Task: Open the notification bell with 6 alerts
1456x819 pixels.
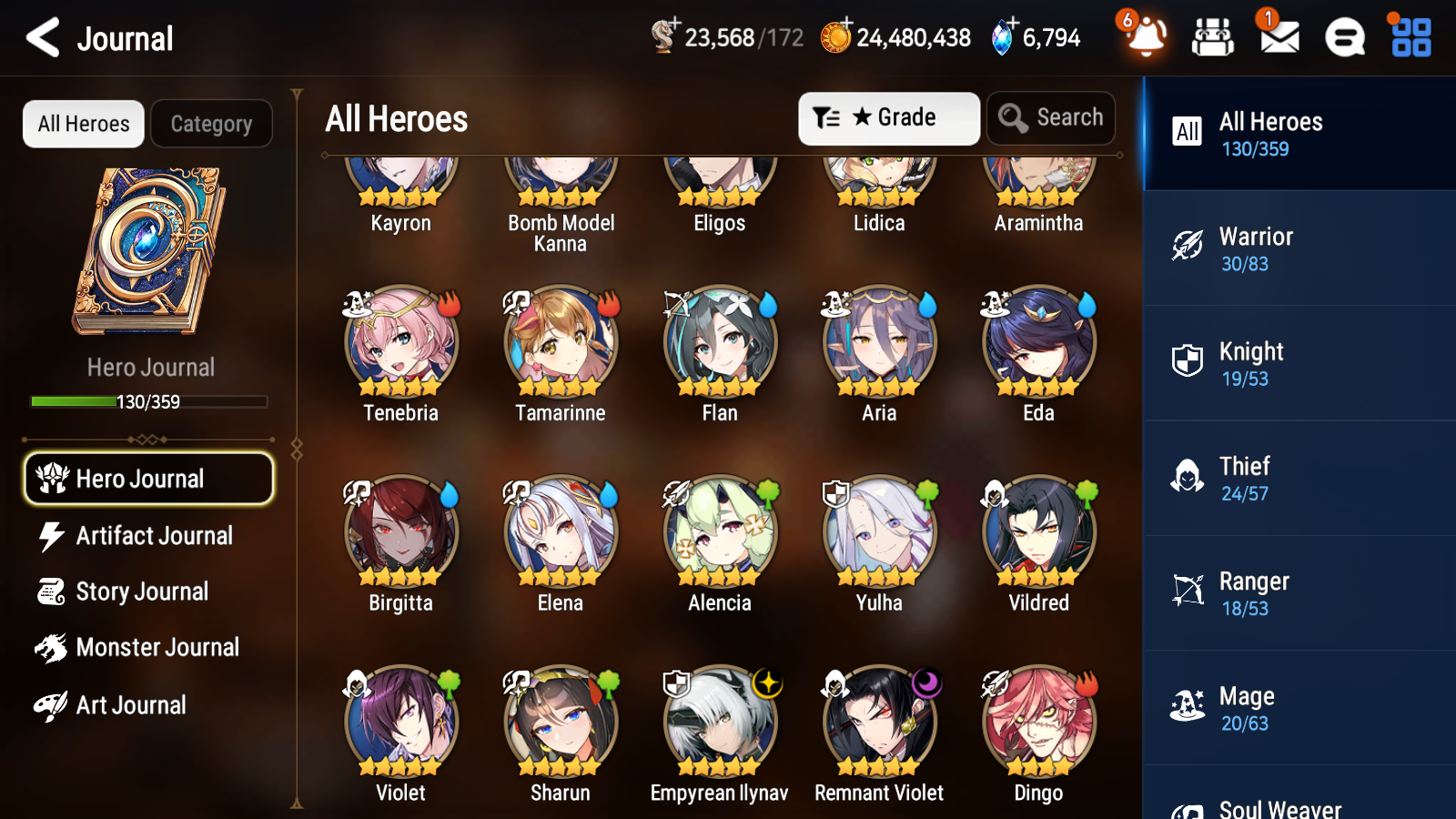Action: tap(1146, 37)
